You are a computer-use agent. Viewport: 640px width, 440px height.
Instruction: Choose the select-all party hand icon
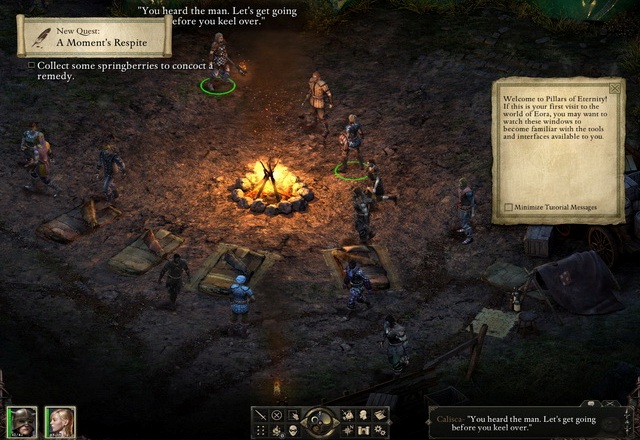click(294, 415)
